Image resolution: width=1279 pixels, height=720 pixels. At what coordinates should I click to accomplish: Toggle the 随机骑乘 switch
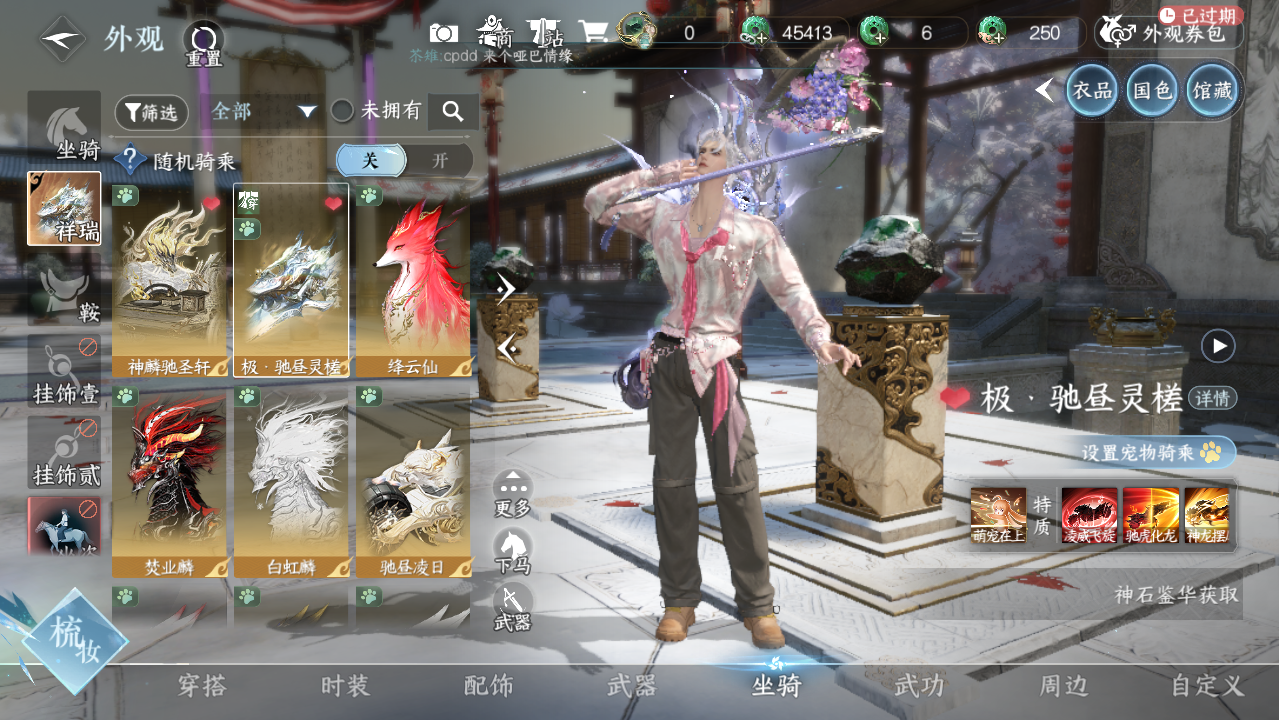click(404, 160)
